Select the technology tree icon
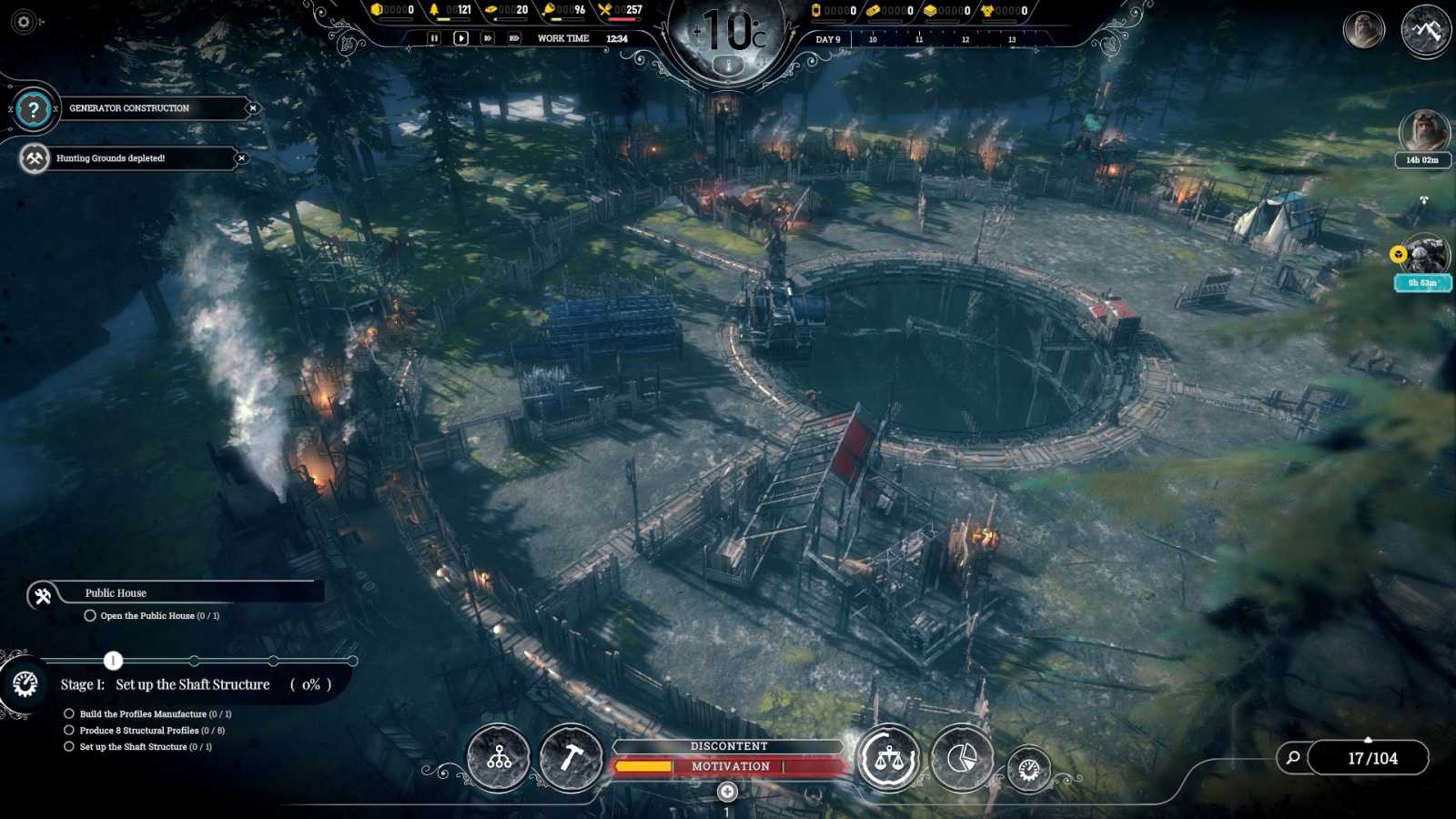This screenshot has height=819, width=1456. coord(497,757)
